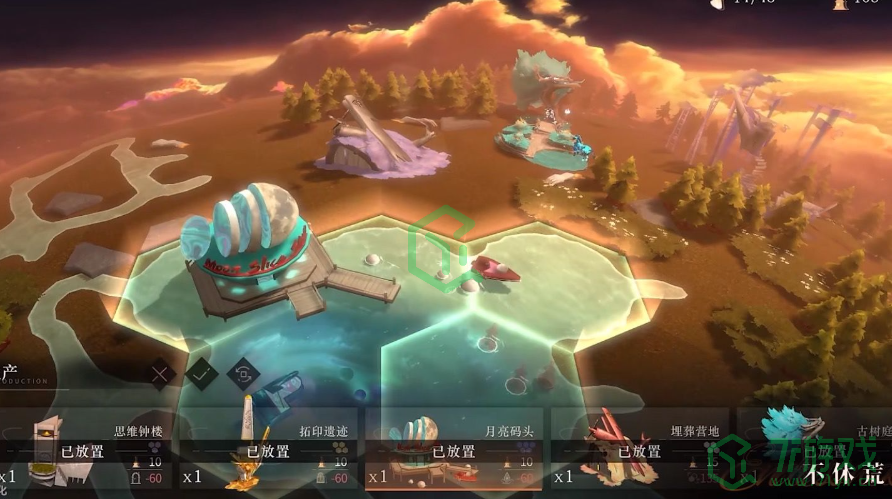
Task: Confirm placement with the checkmark button
Action: (x=202, y=374)
